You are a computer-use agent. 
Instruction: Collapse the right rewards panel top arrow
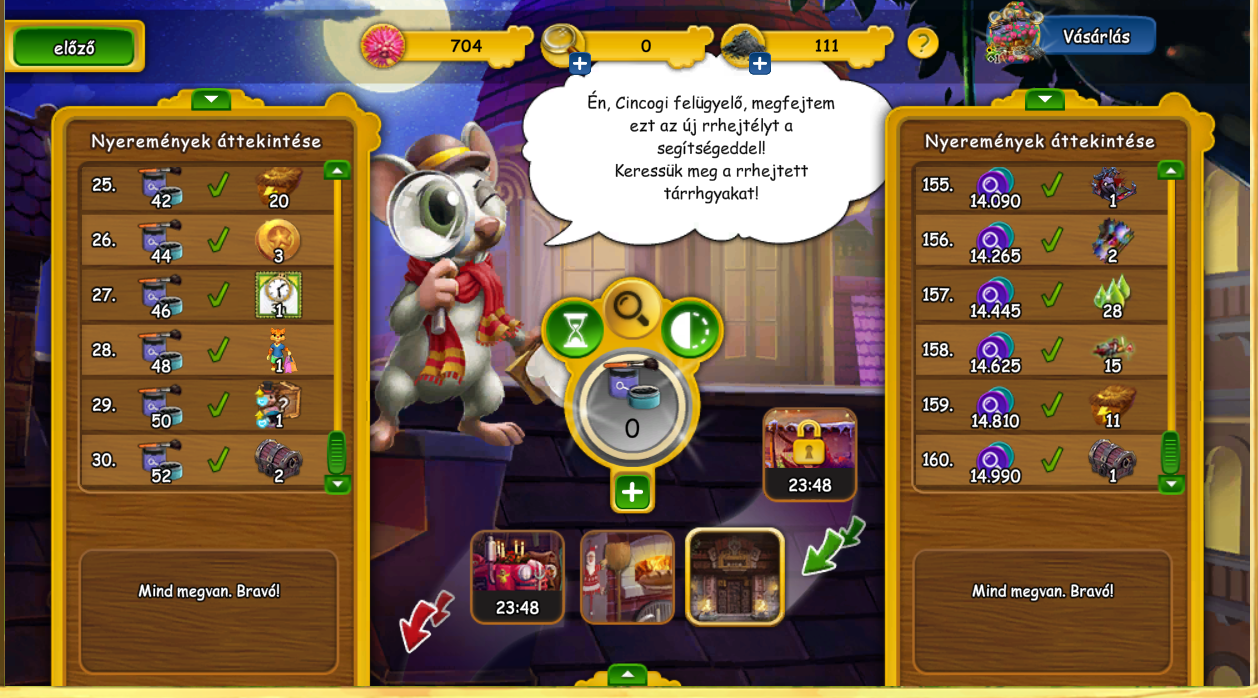pos(1044,99)
